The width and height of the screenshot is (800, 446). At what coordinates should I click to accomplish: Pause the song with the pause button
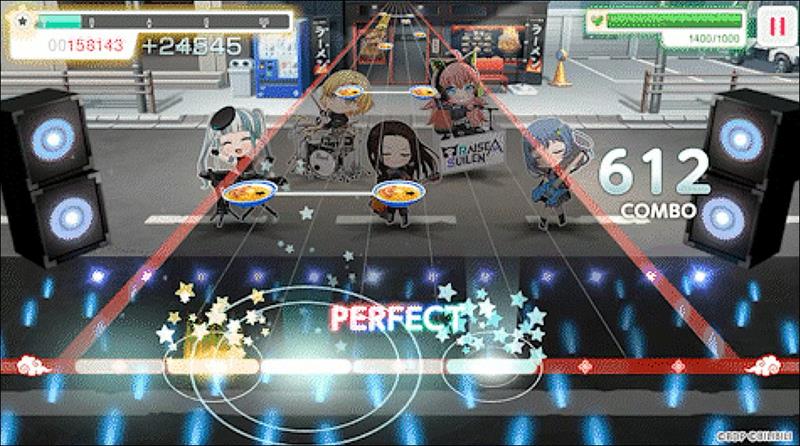(775, 25)
